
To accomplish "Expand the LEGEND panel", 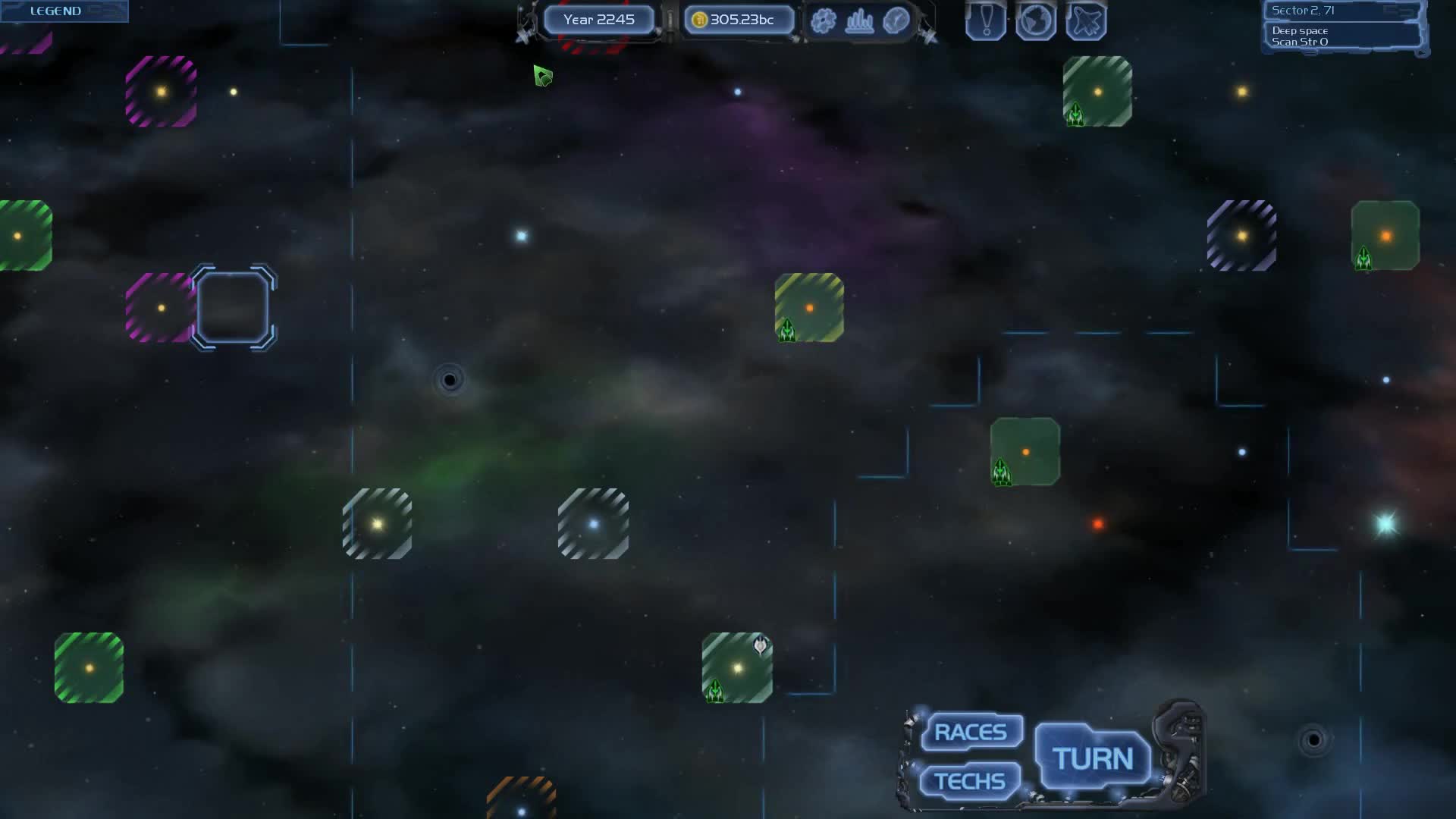I will click(55, 11).
